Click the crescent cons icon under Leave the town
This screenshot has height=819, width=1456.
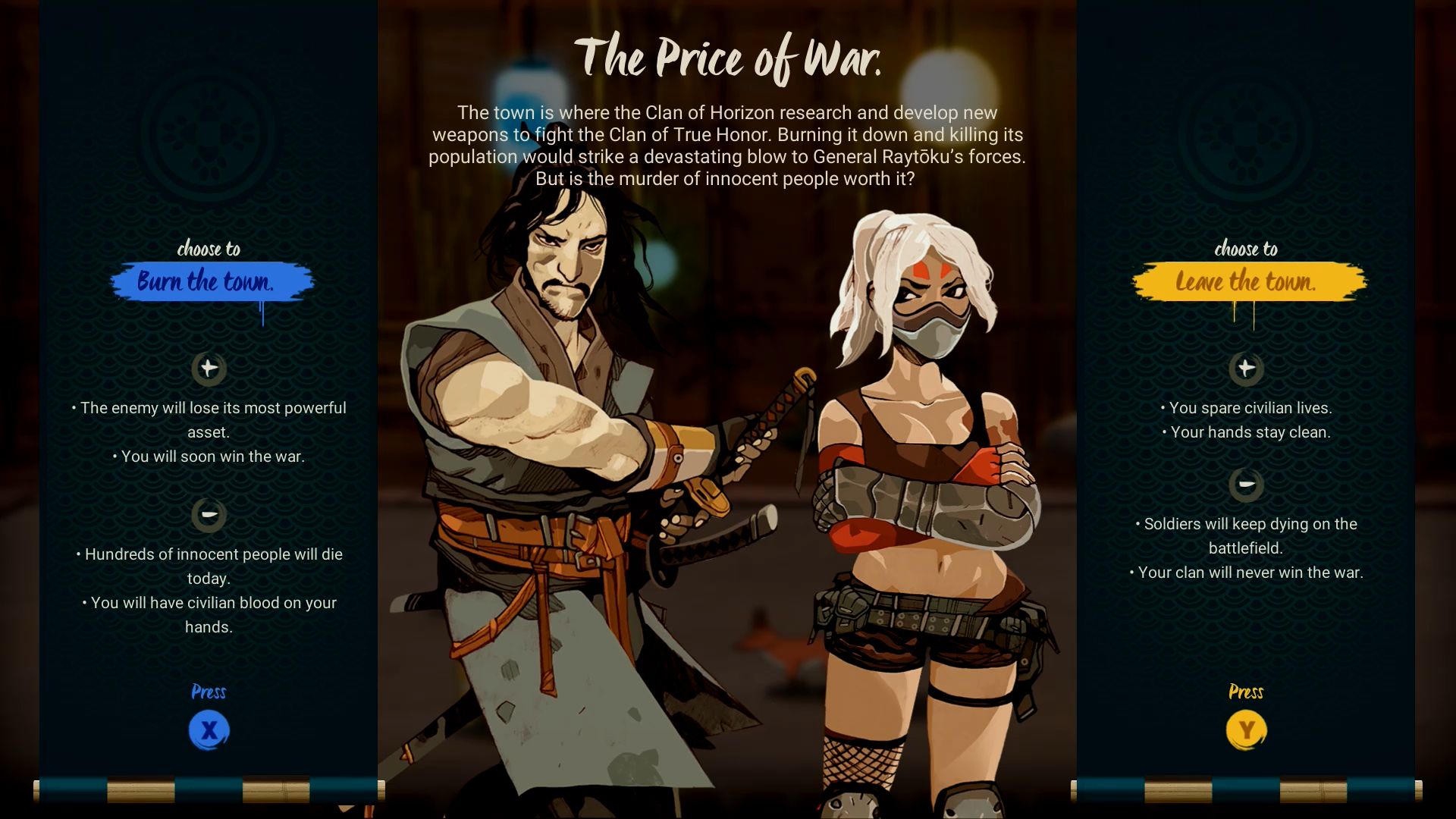[x=1247, y=484]
